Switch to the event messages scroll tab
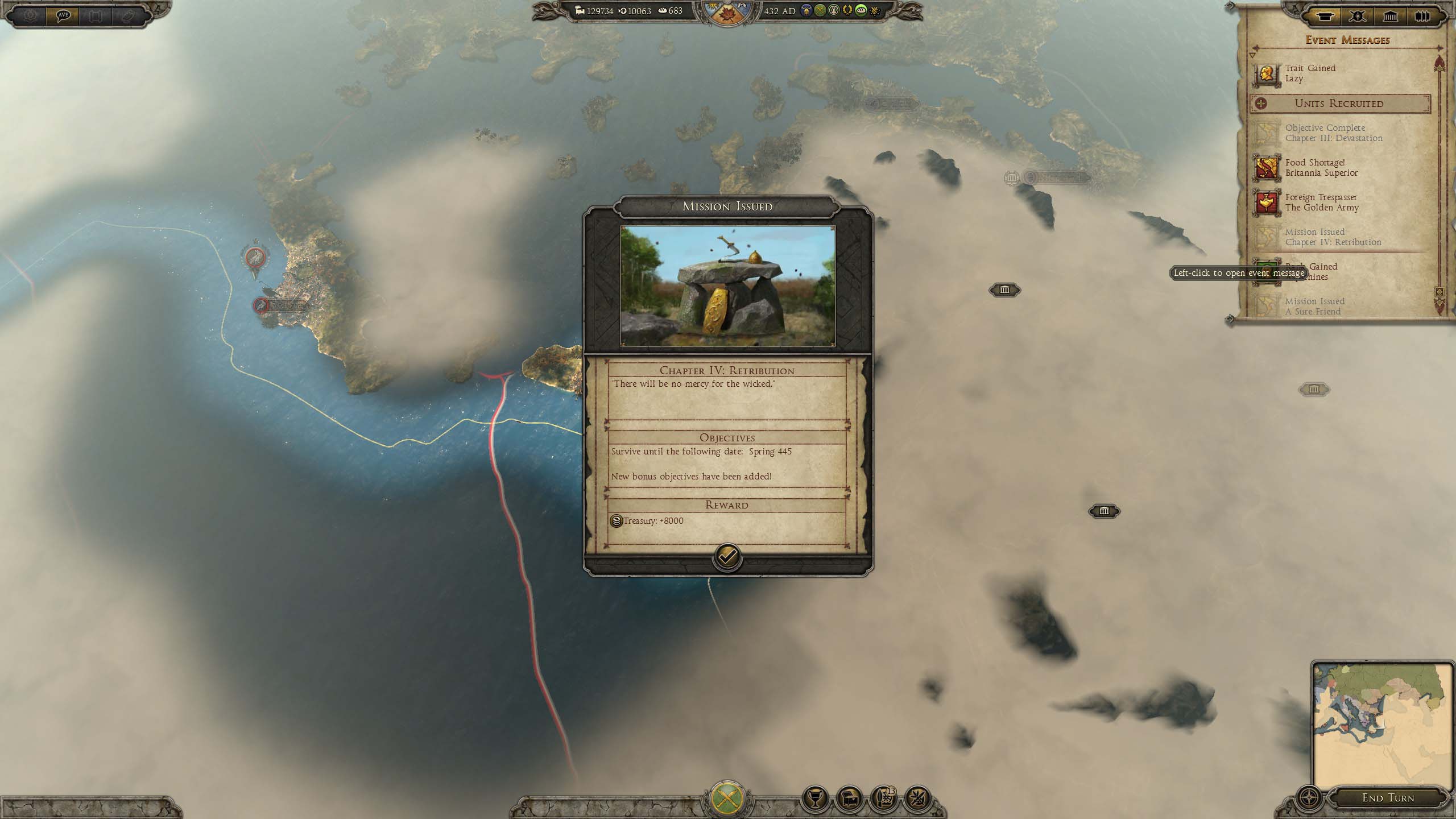The width and height of the screenshot is (1456, 819). (x=1326, y=16)
